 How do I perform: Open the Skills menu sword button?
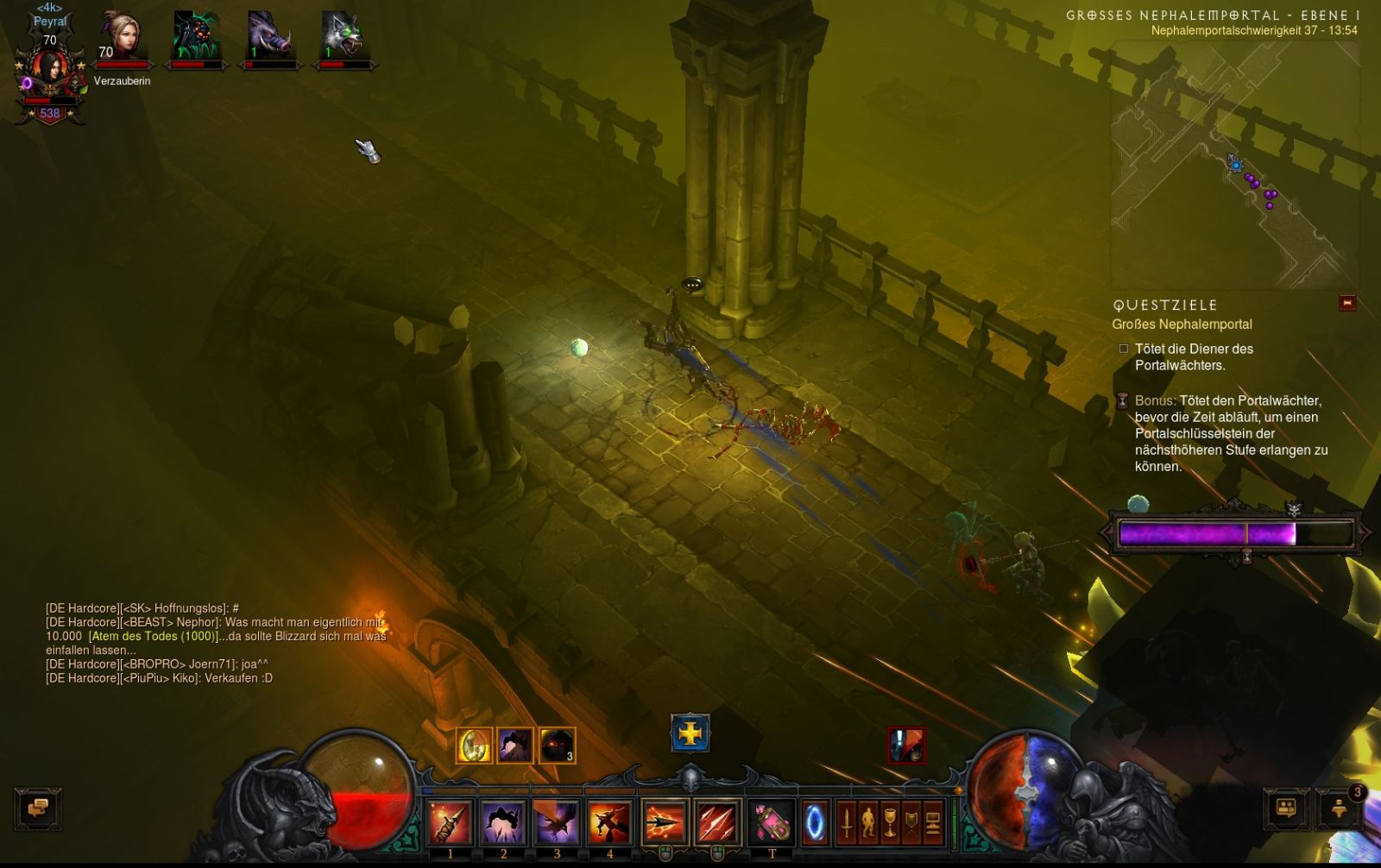[x=847, y=822]
